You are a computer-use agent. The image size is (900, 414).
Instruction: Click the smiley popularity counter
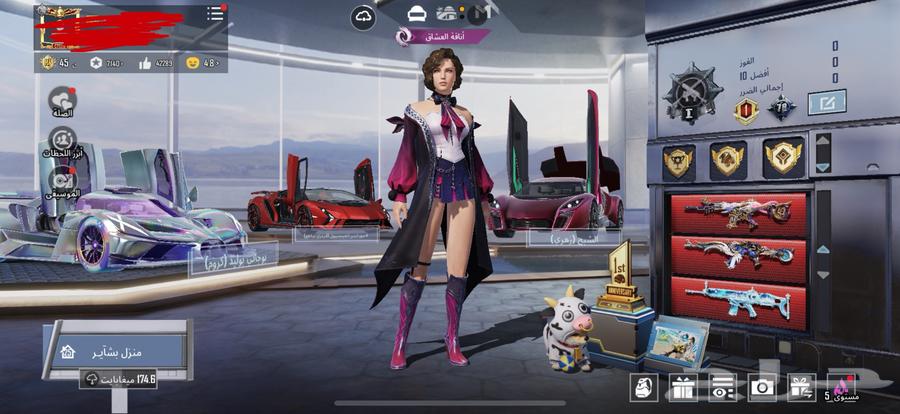click(x=202, y=63)
